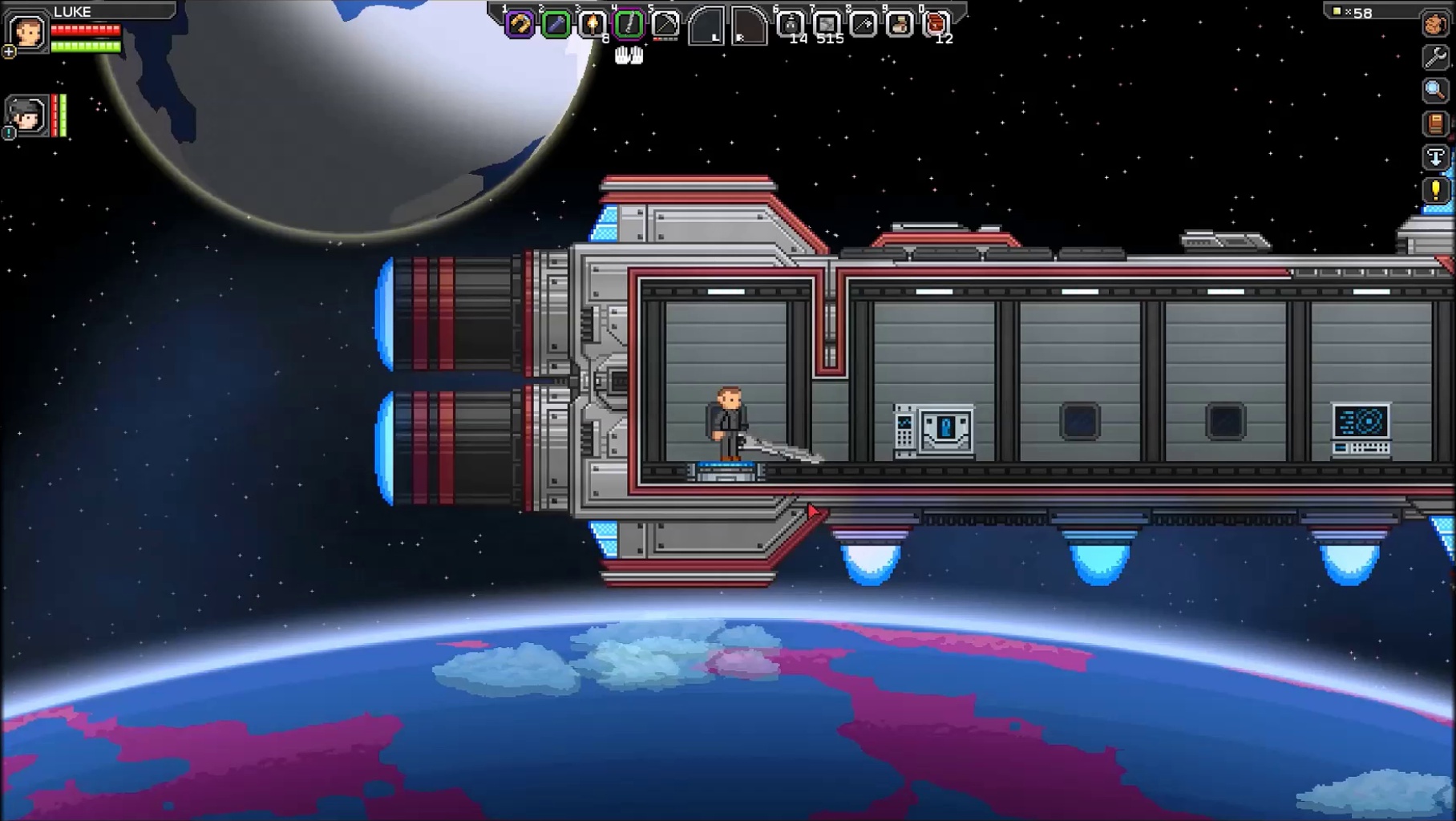Screen dimensions: 1456x821
Task: Open the yellow exclamation quest log
Action: pyautogui.click(x=1435, y=191)
